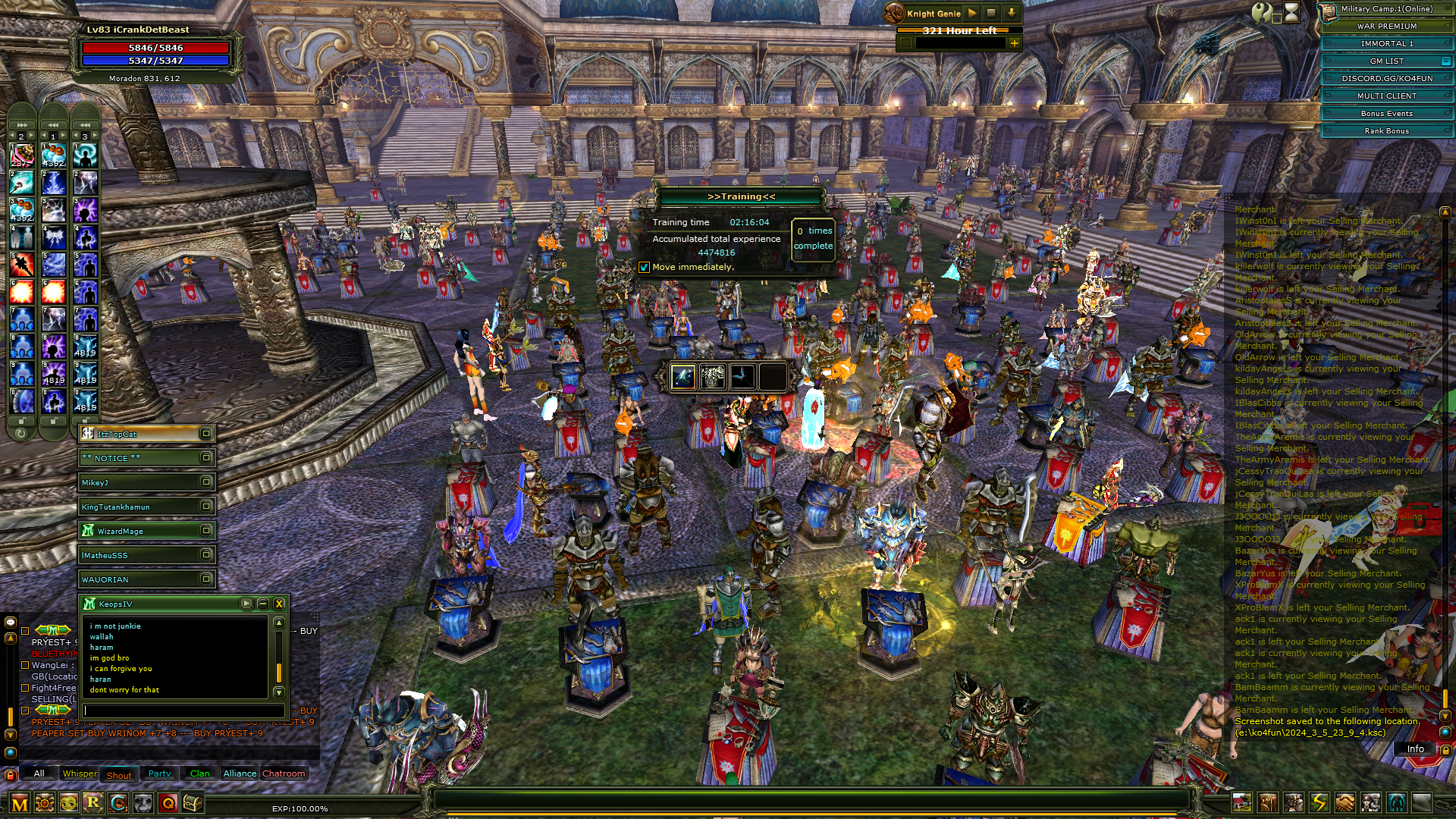Image resolution: width=1456 pixels, height=819 pixels.
Task: Switch to the Chatroom tab
Action: (x=284, y=773)
